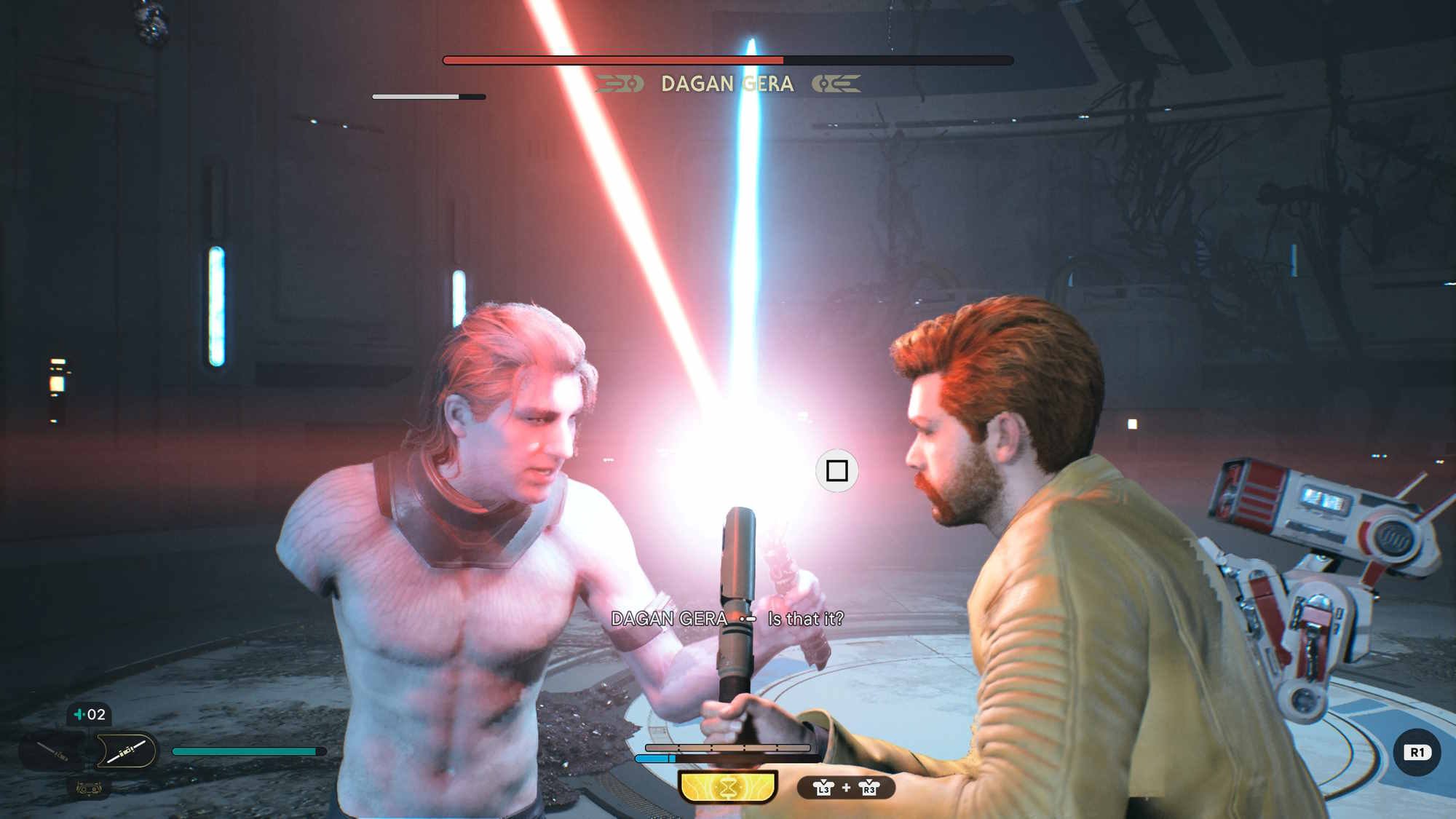Choose the double-bladed lightsaber stance icon

[126, 751]
